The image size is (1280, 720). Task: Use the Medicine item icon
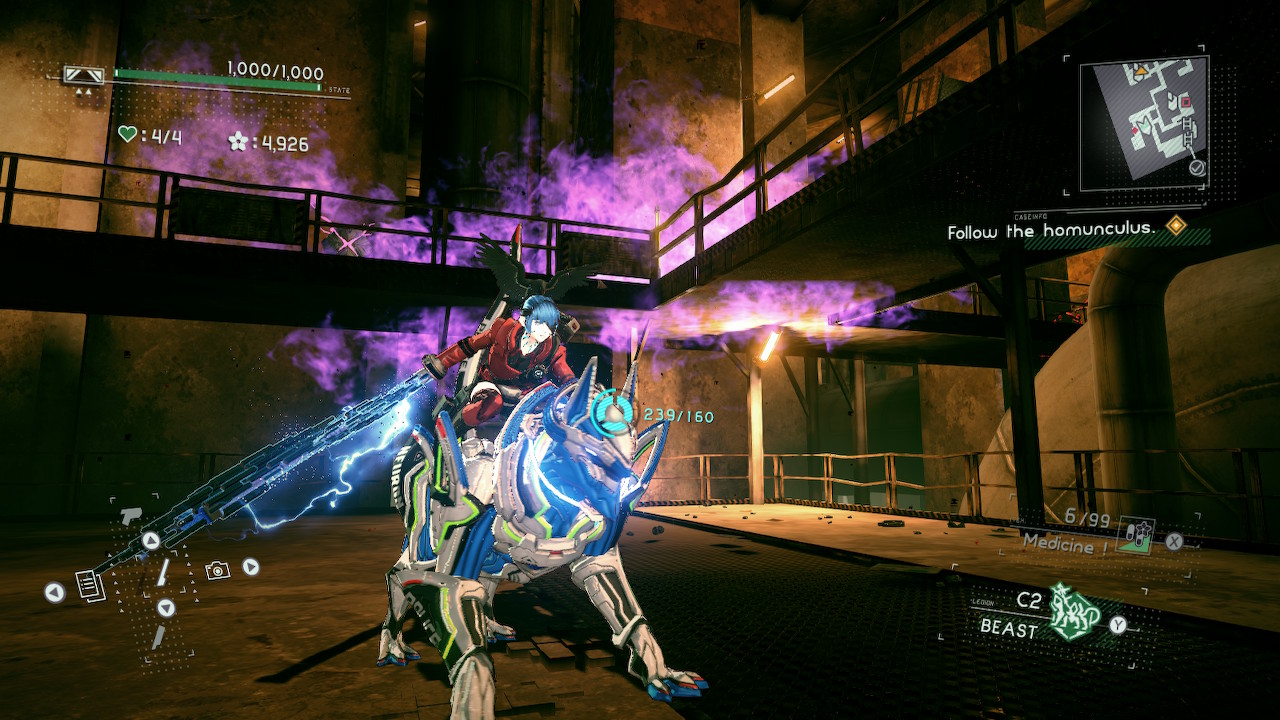coord(1135,535)
